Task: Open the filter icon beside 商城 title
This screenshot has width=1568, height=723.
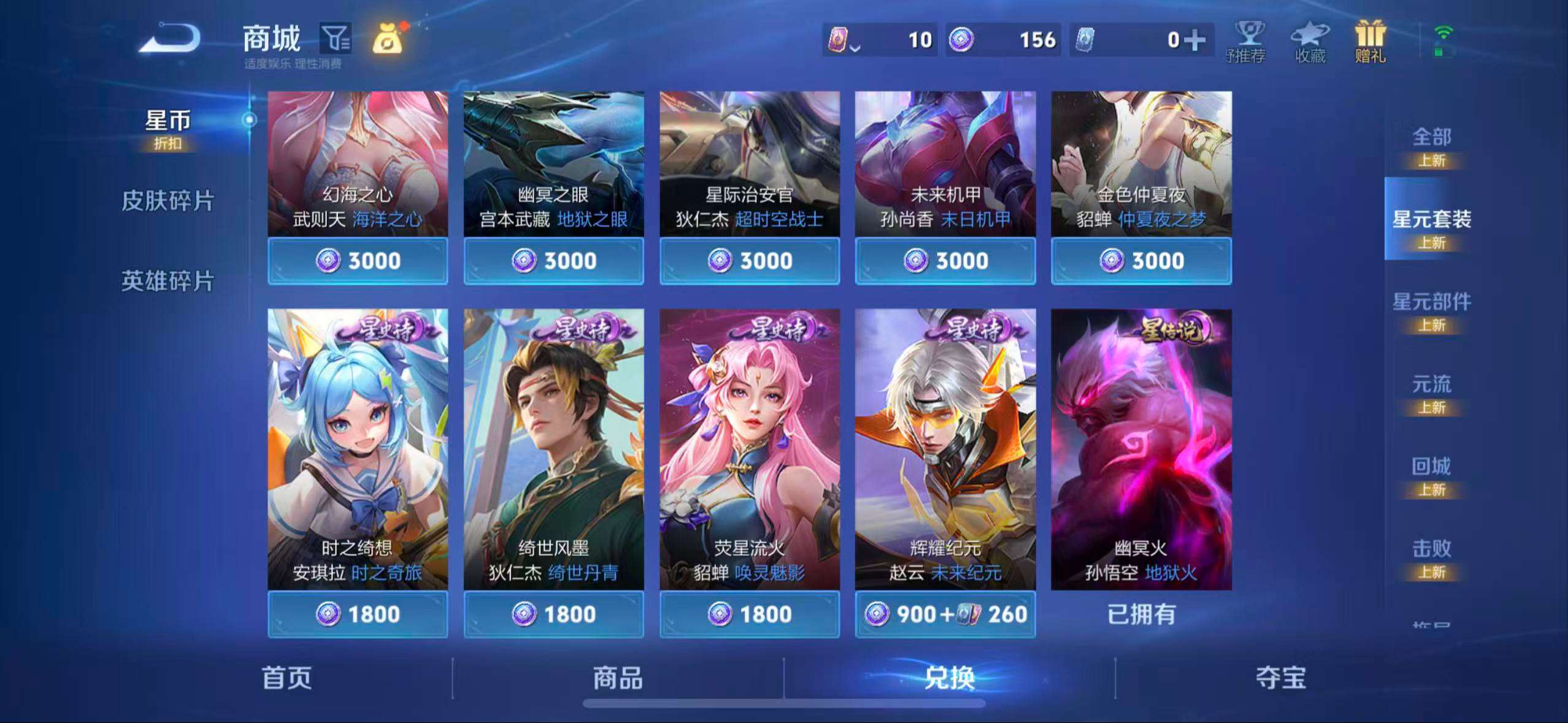Action: coord(335,38)
